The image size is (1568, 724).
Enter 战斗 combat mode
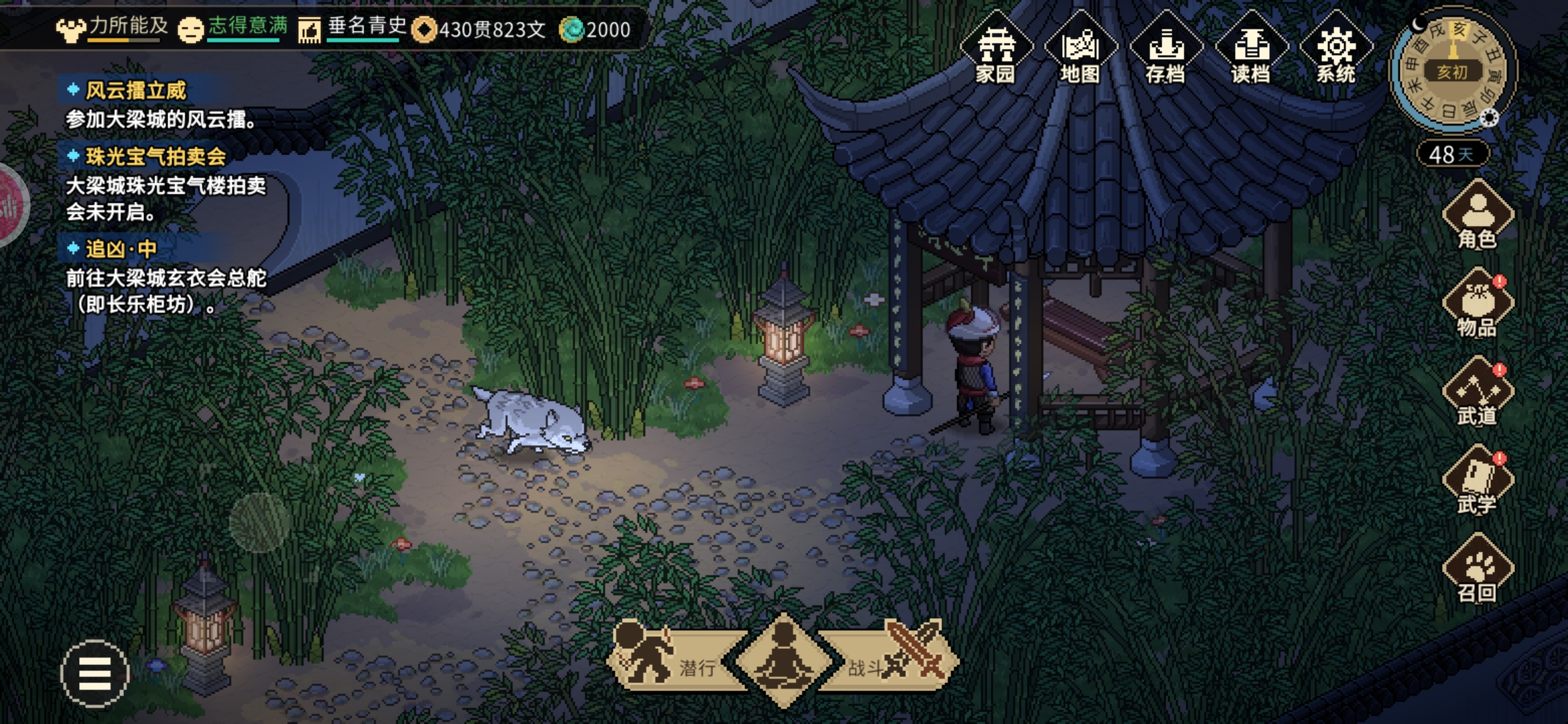[891, 660]
